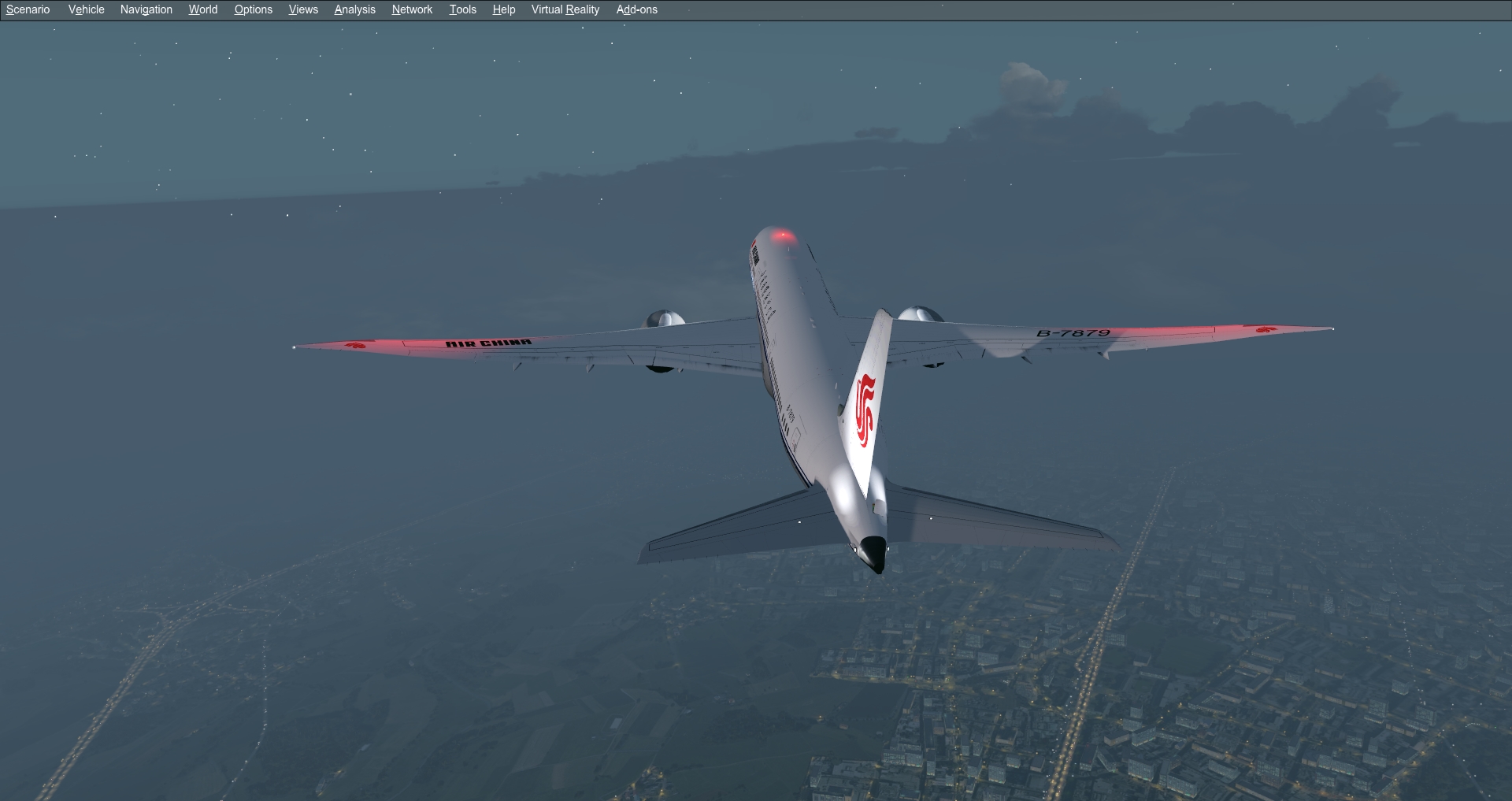Screen dimensions: 1512x801
Task: Open the Network menu
Action: [411, 9]
